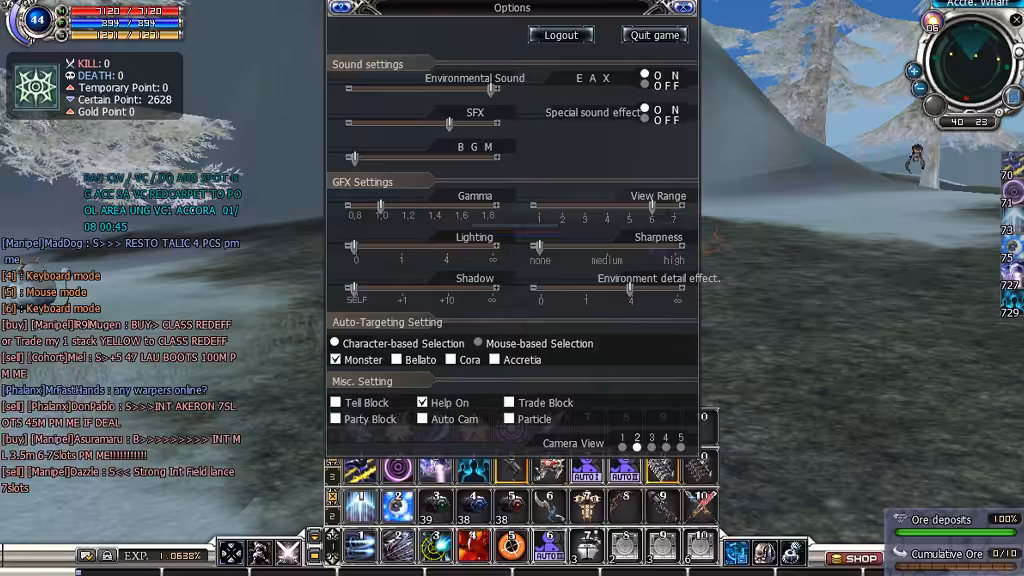Click the BGM volume slider handle

tap(353, 158)
